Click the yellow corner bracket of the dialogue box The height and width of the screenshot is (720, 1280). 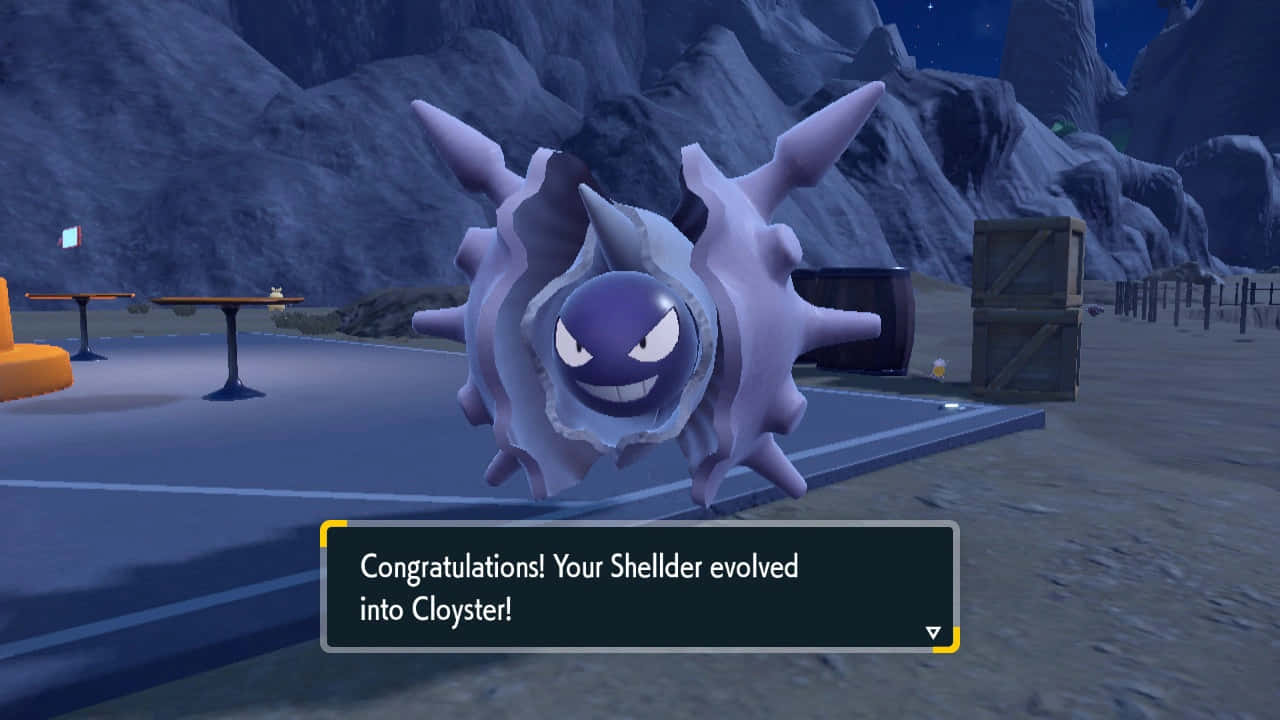330,530
